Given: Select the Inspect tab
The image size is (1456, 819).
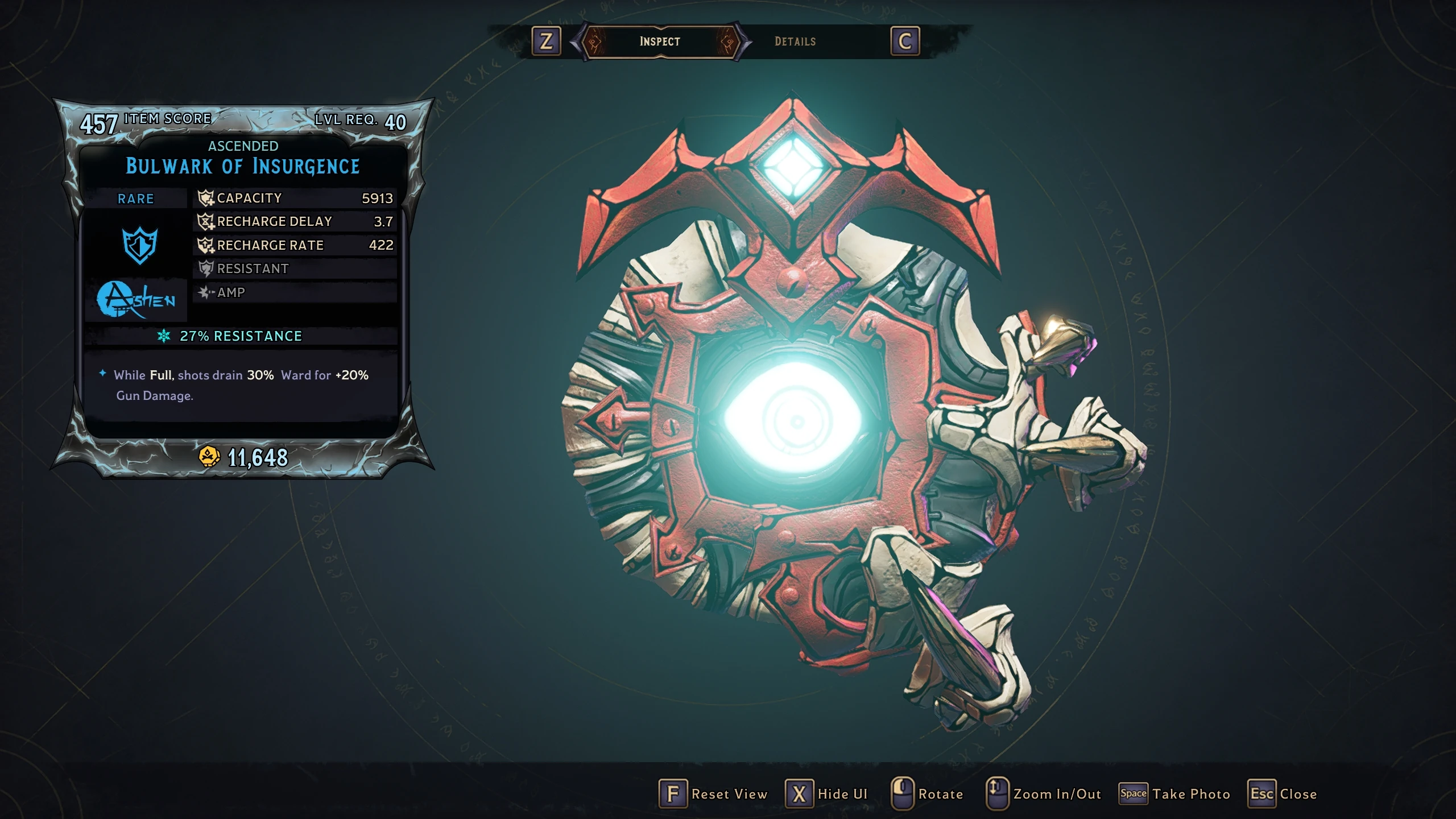Looking at the screenshot, I should pyautogui.click(x=660, y=42).
